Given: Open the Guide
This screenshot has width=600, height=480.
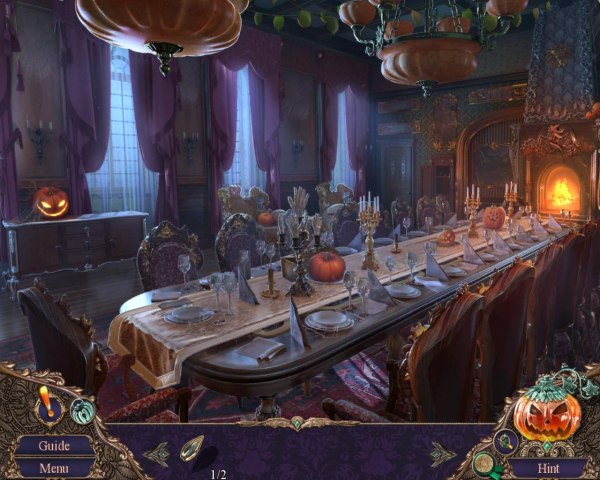Looking at the screenshot, I should (x=54, y=446).
